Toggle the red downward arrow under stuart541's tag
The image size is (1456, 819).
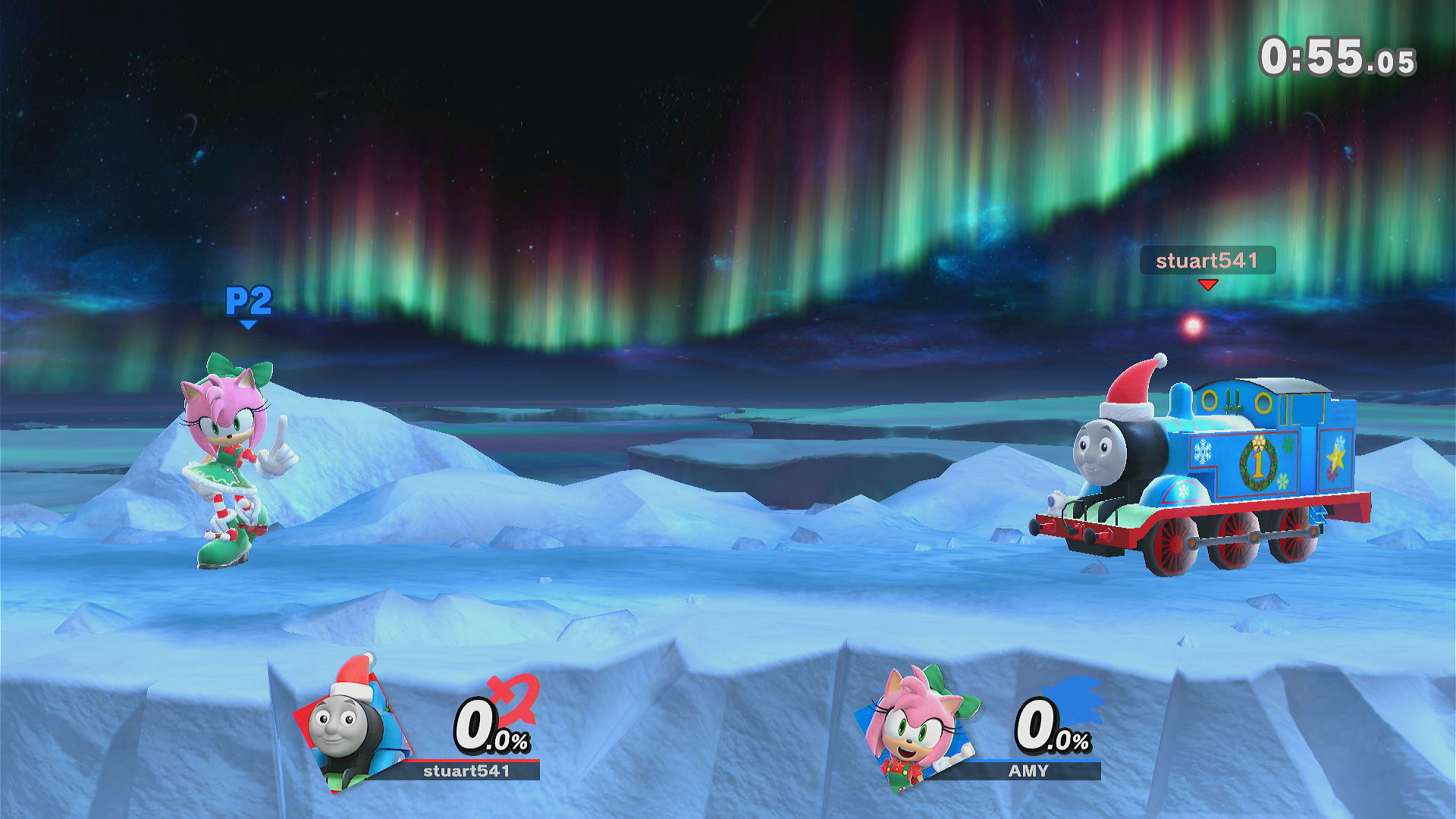click(x=1208, y=287)
